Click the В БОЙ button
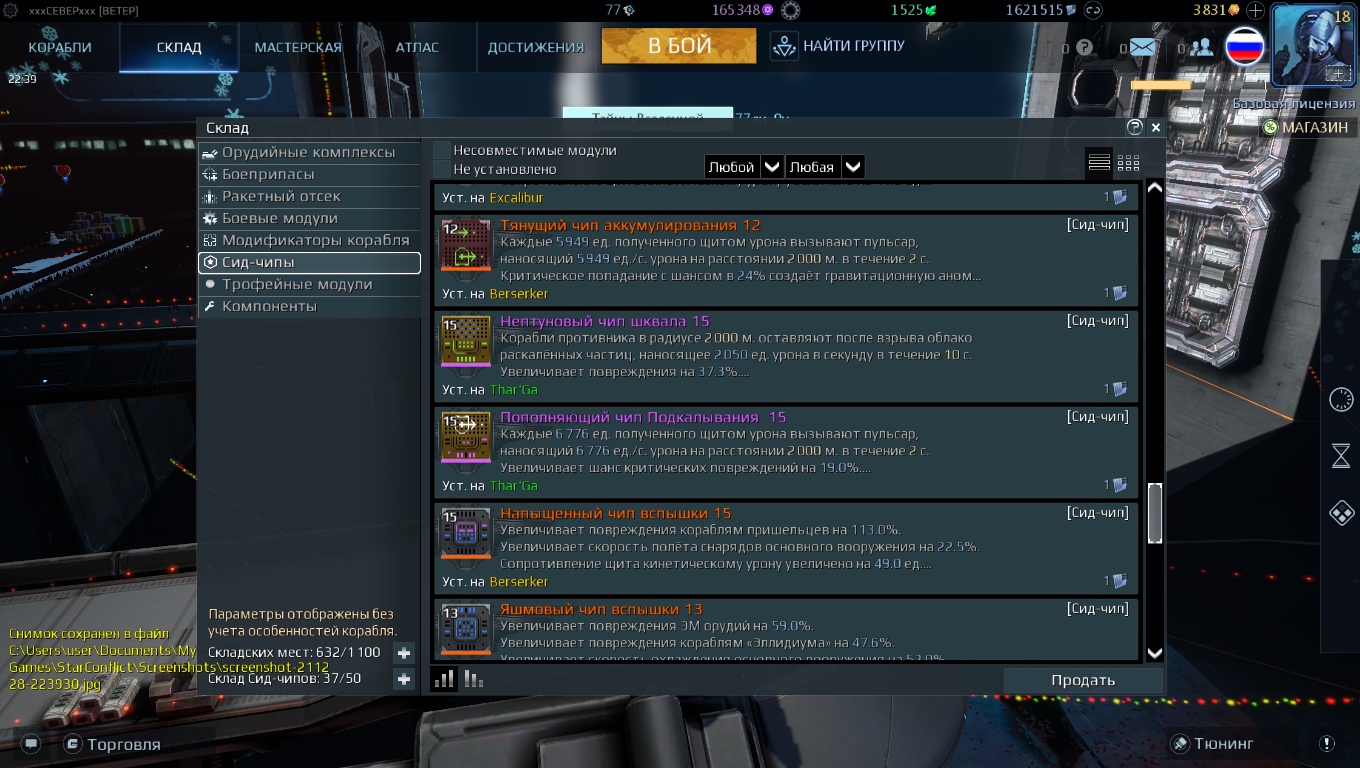The width and height of the screenshot is (1360, 768). 679,46
